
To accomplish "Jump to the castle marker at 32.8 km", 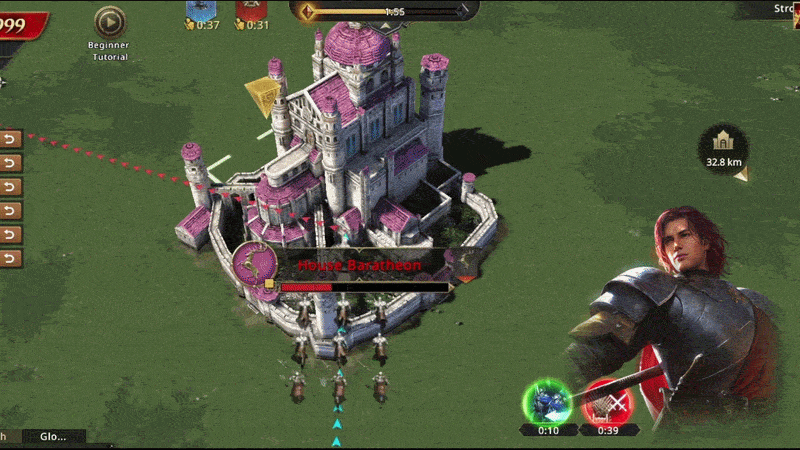I will pyautogui.click(x=723, y=148).
